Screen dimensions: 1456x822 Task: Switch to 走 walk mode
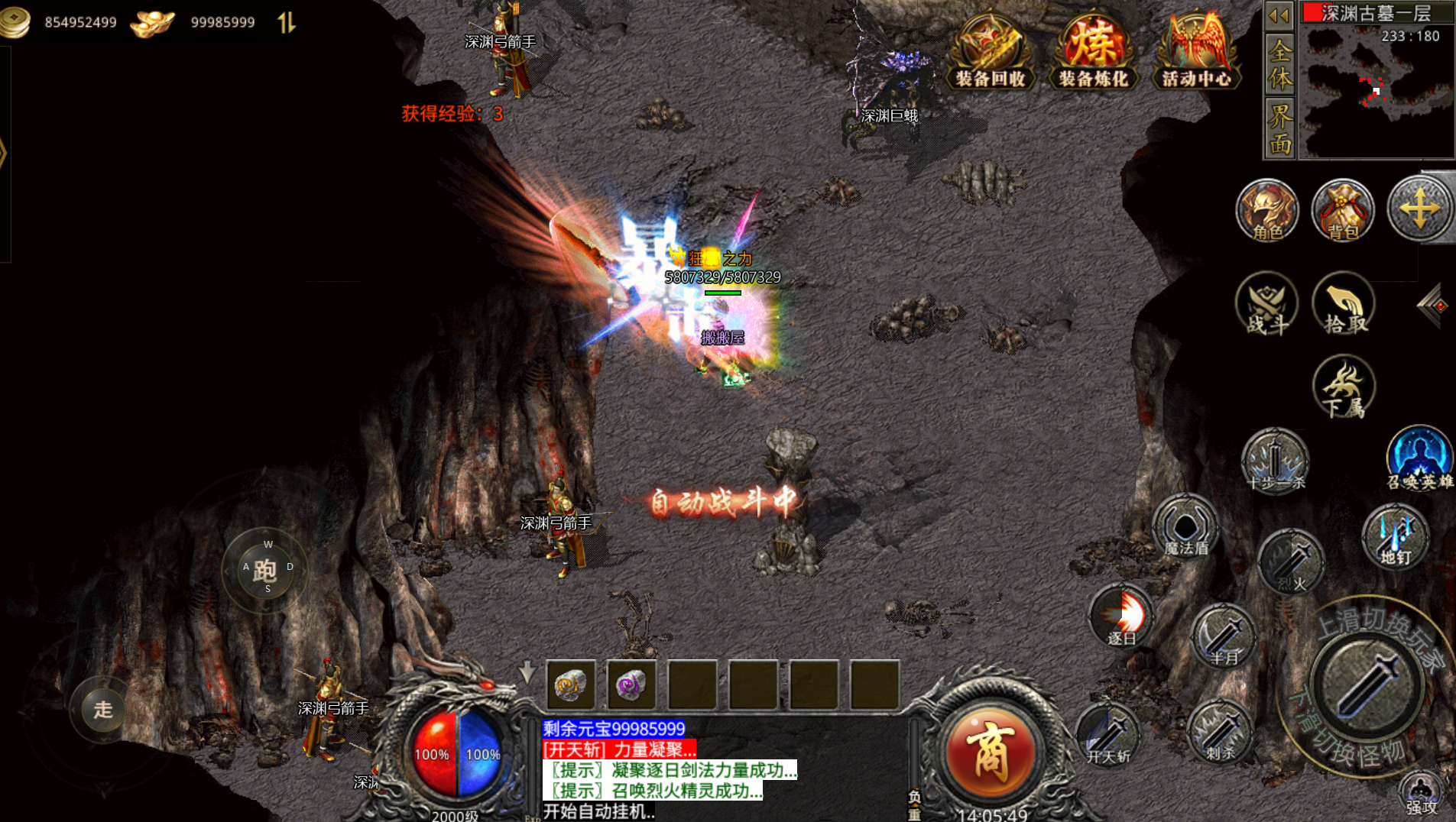click(103, 710)
